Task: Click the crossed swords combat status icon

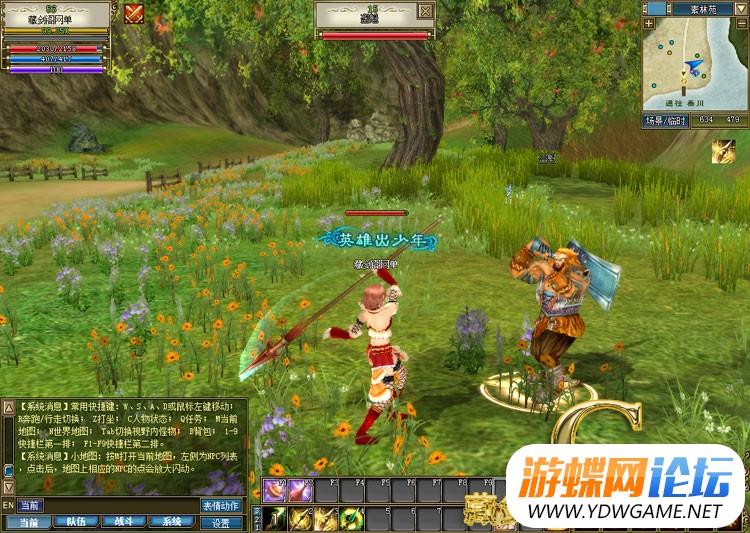Action: (134, 13)
